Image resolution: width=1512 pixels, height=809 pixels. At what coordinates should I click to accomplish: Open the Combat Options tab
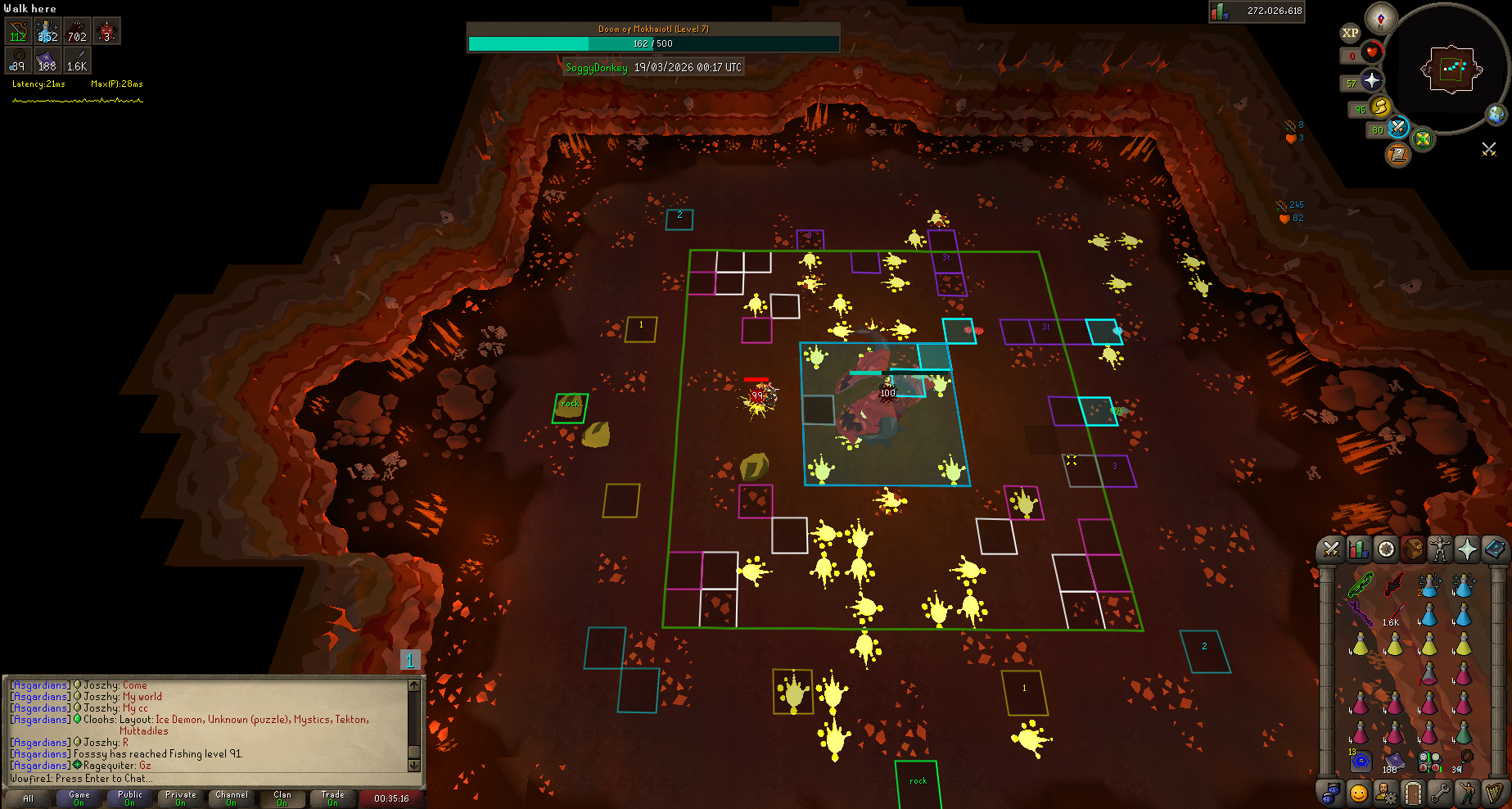coord(1331,549)
